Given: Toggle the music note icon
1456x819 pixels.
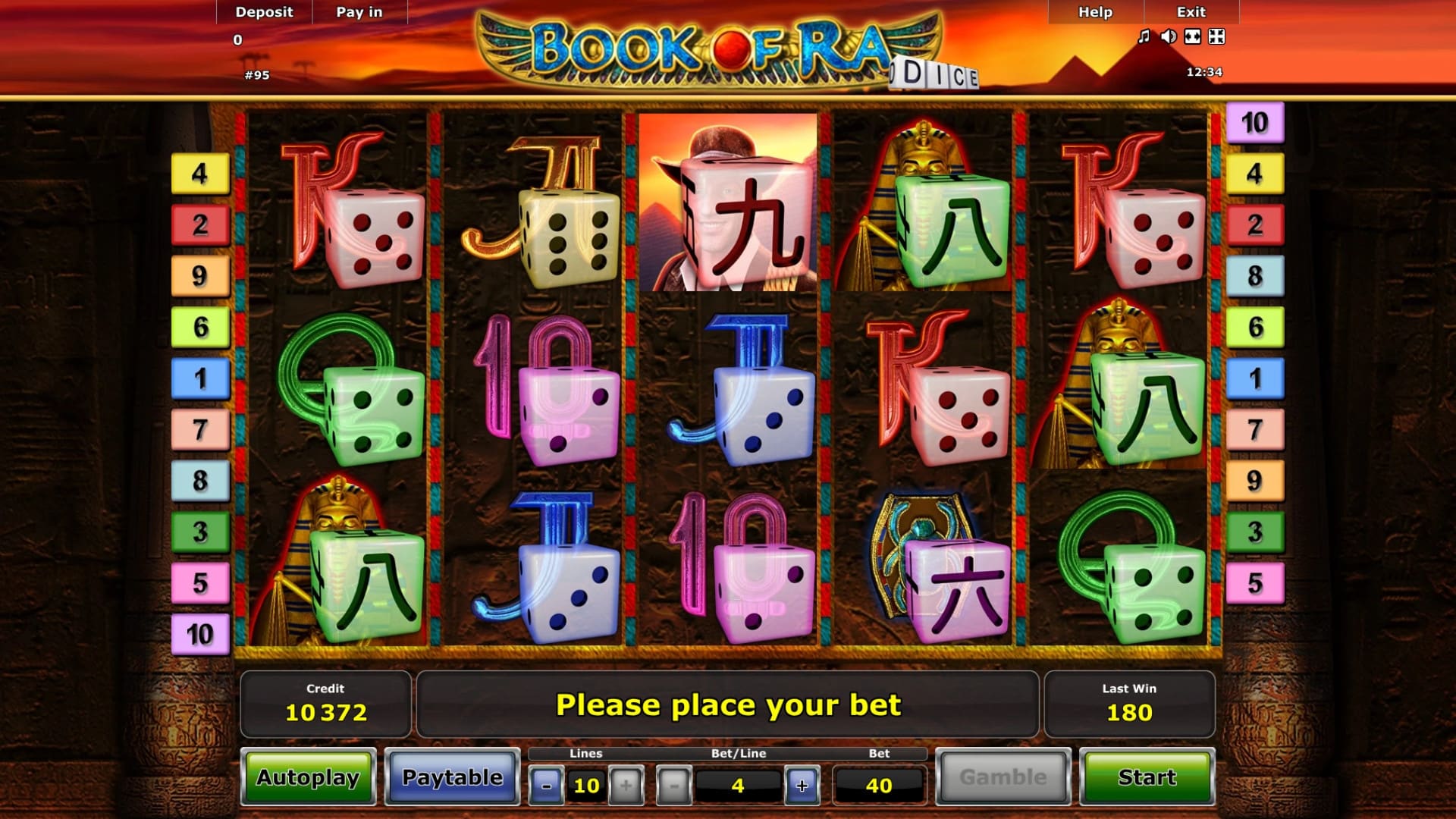Looking at the screenshot, I should point(1144,36).
